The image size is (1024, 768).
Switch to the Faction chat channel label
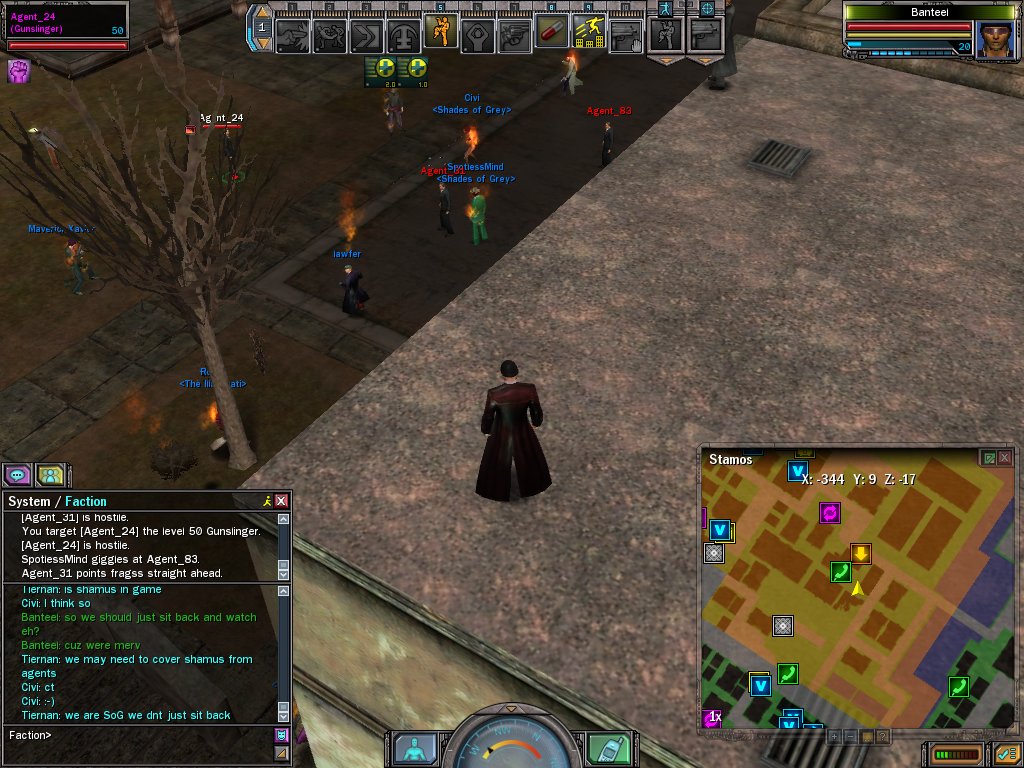point(86,501)
